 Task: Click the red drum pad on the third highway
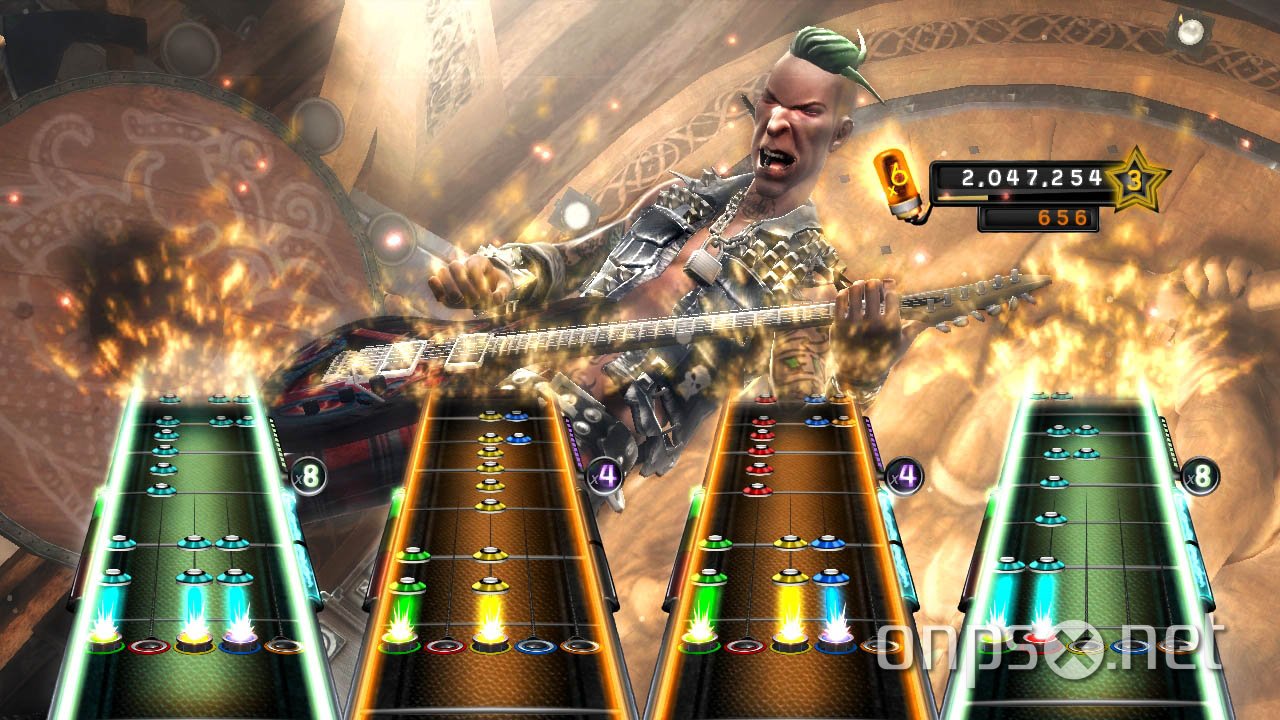[744, 644]
